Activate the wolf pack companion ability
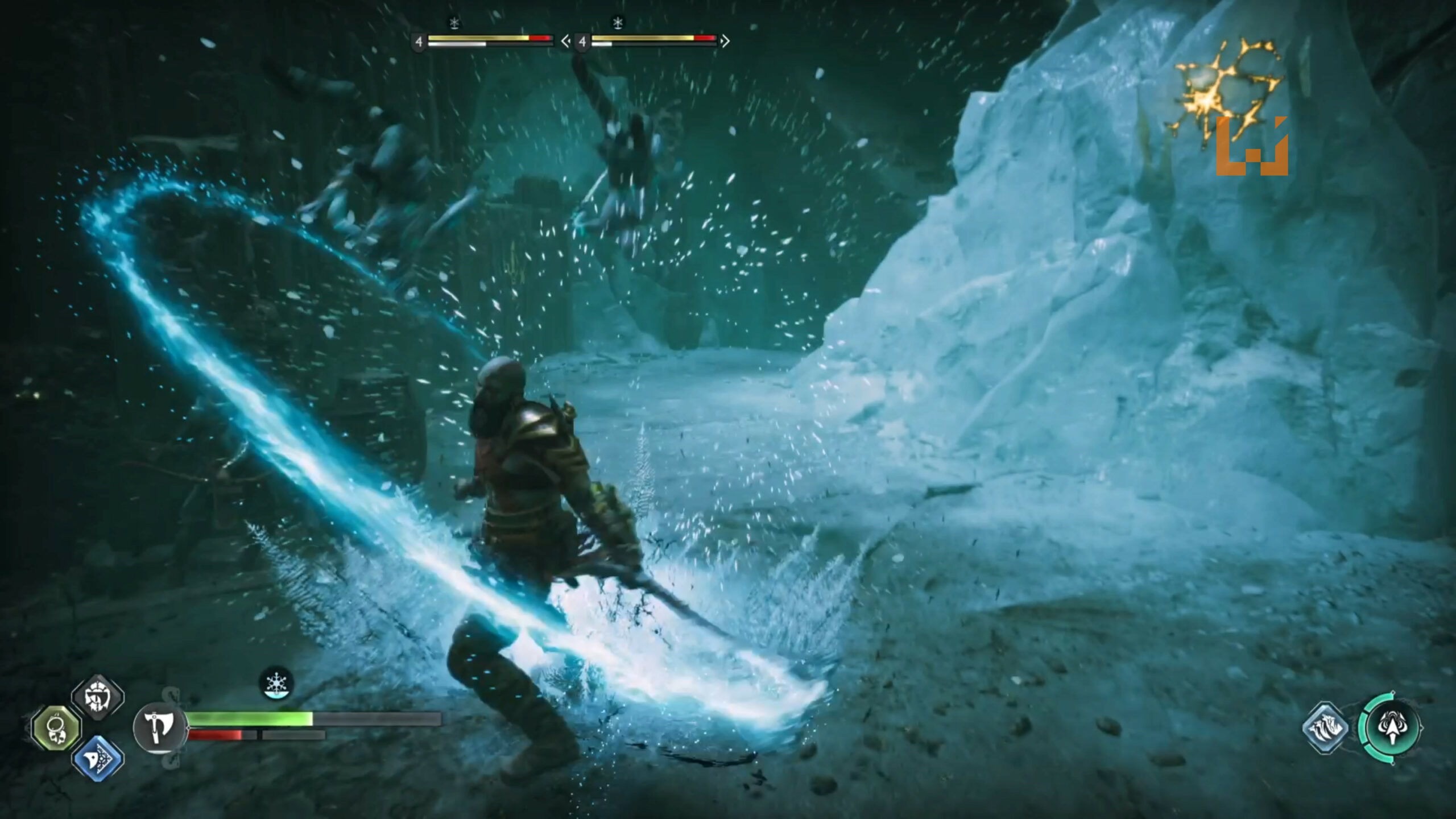Image resolution: width=1456 pixels, height=819 pixels. (x=1326, y=727)
